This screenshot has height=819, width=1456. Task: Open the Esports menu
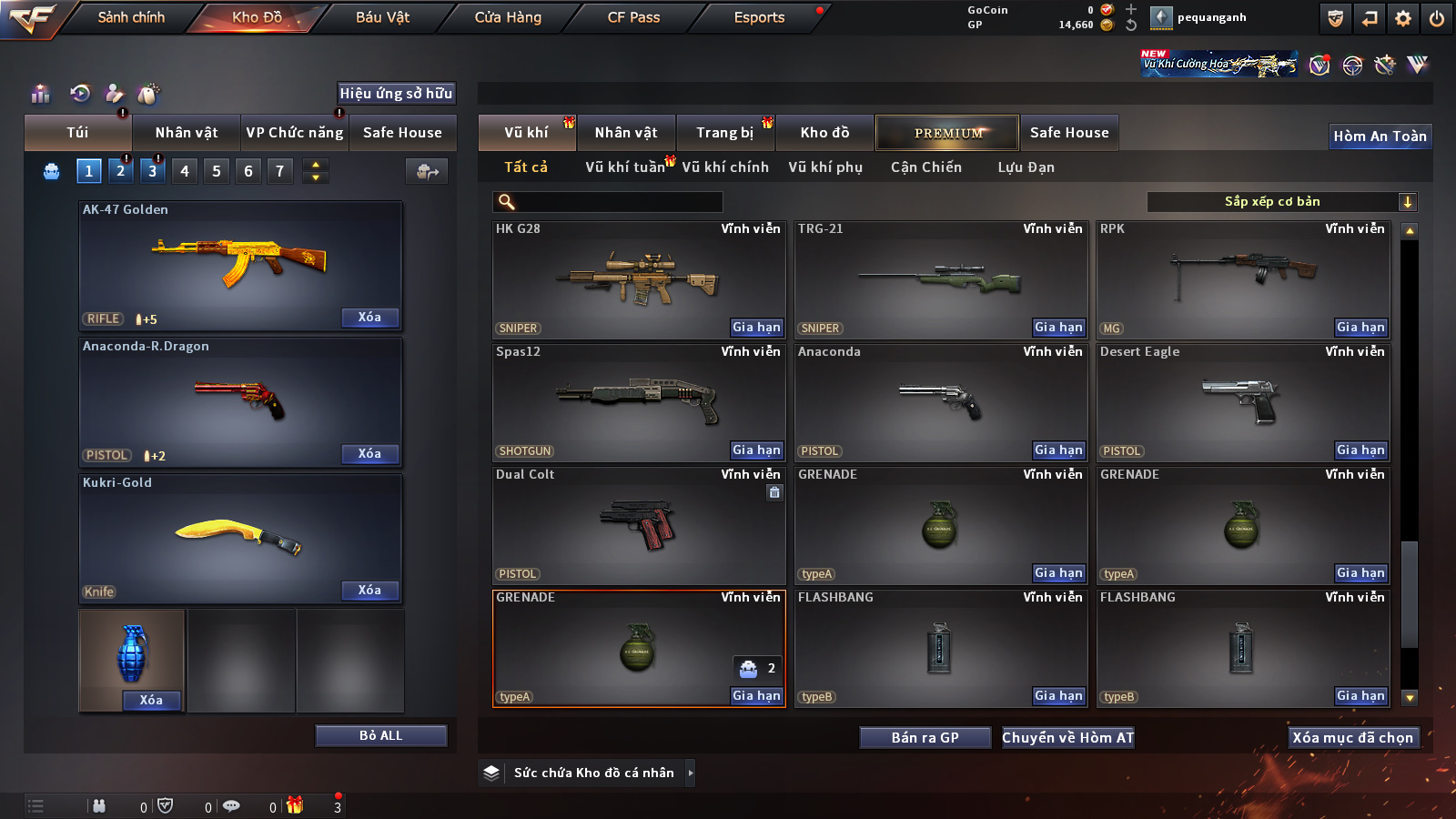click(x=759, y=17)
